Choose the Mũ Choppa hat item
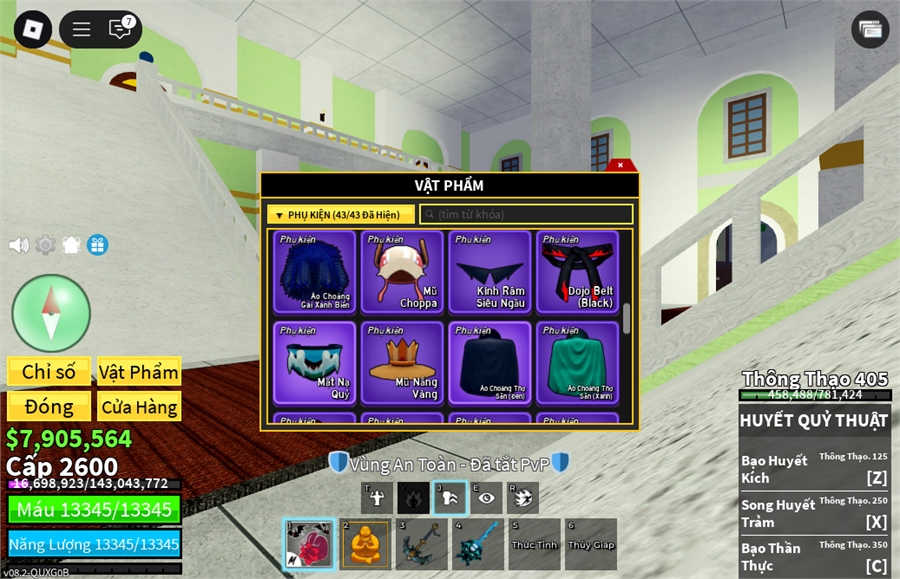This screenshot has height=579, width=900. [x=402, y=272]
